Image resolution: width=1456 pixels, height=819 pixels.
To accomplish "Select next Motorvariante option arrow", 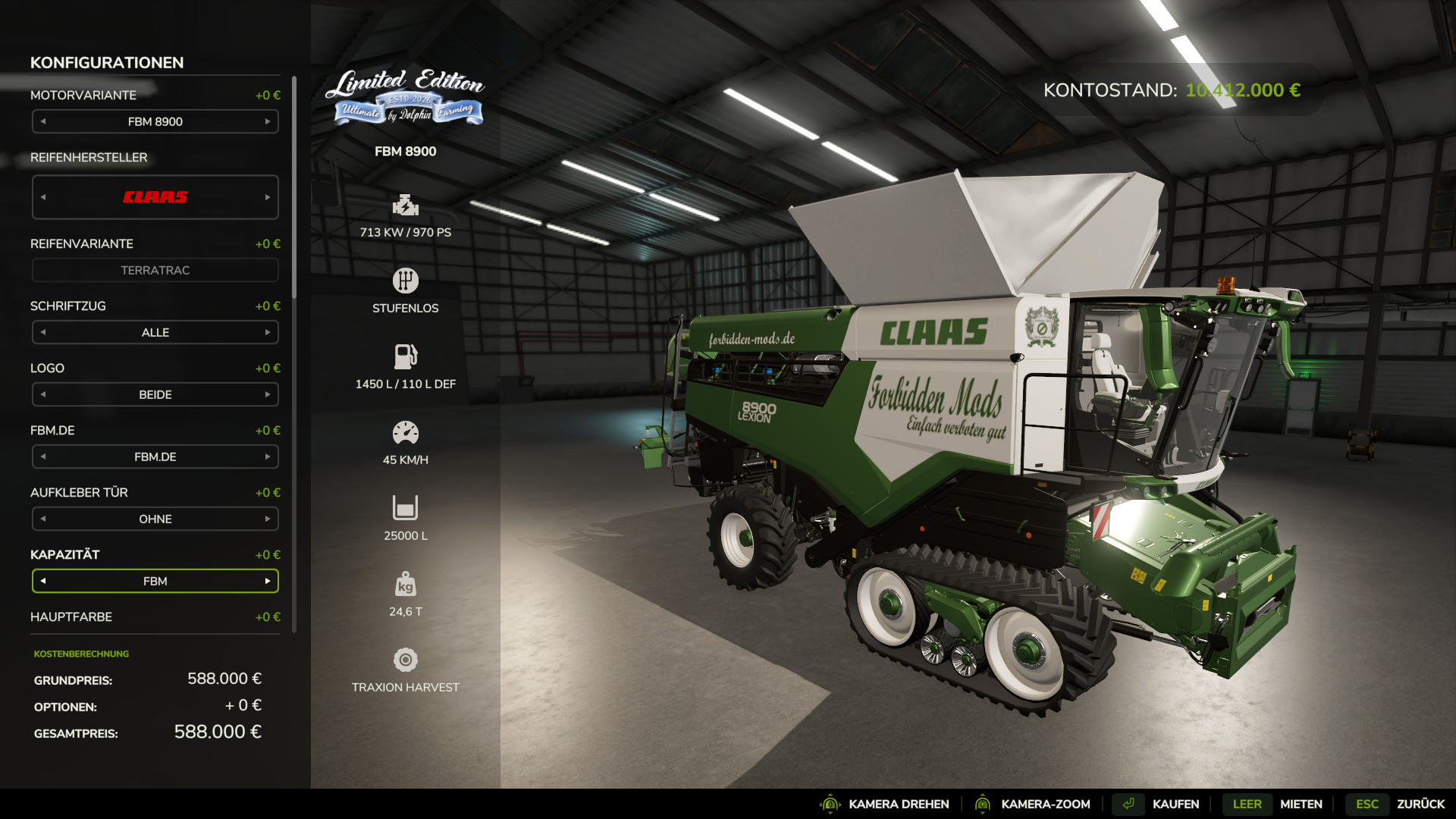I will 268,121.
